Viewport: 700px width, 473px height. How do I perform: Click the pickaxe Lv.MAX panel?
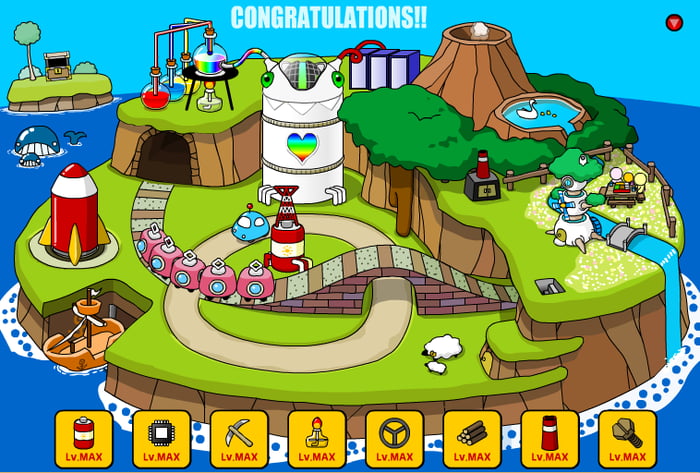(239, 439)
